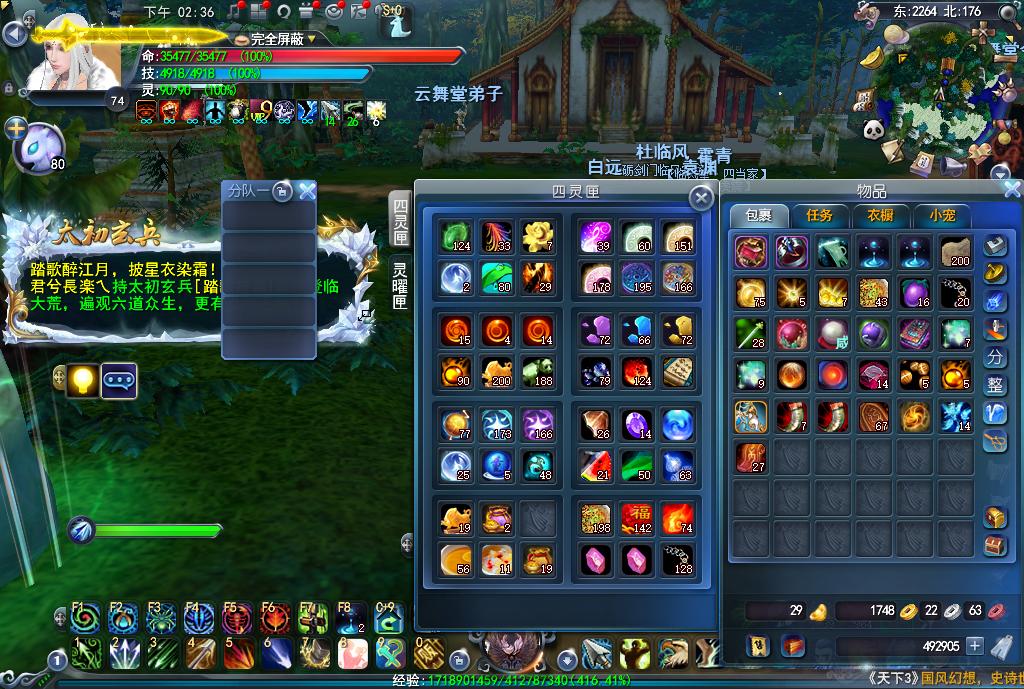
Task: Close the 分队一 team panel
Action: coord(307,191)
